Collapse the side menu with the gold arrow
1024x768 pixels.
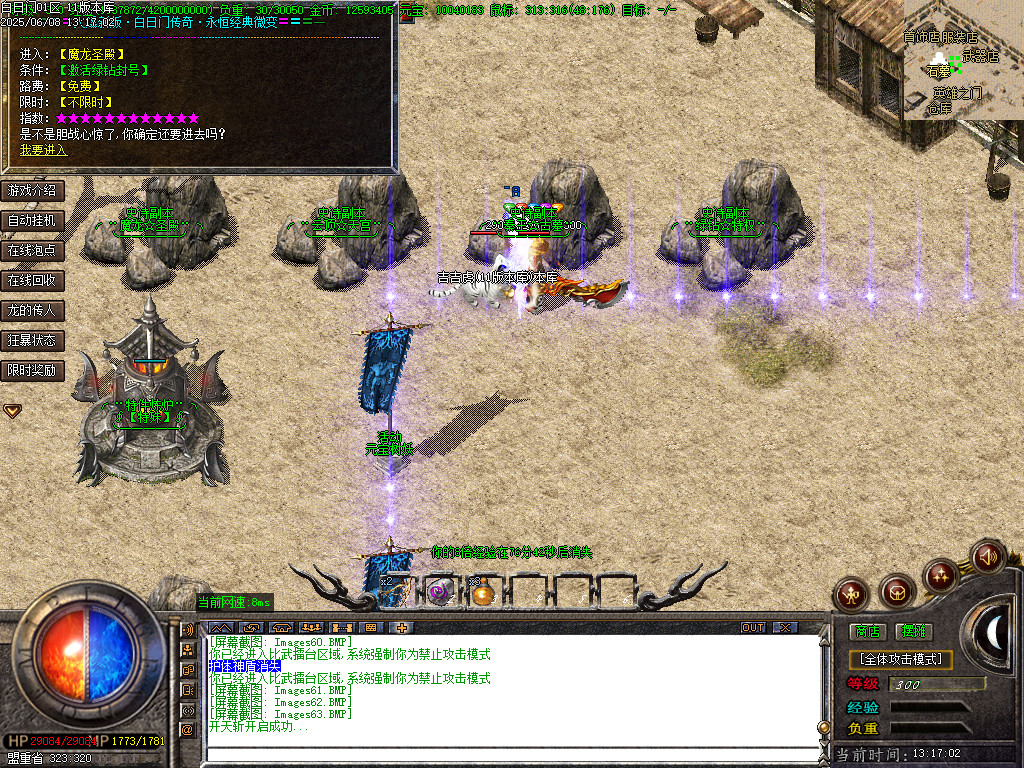coord(12,410)
